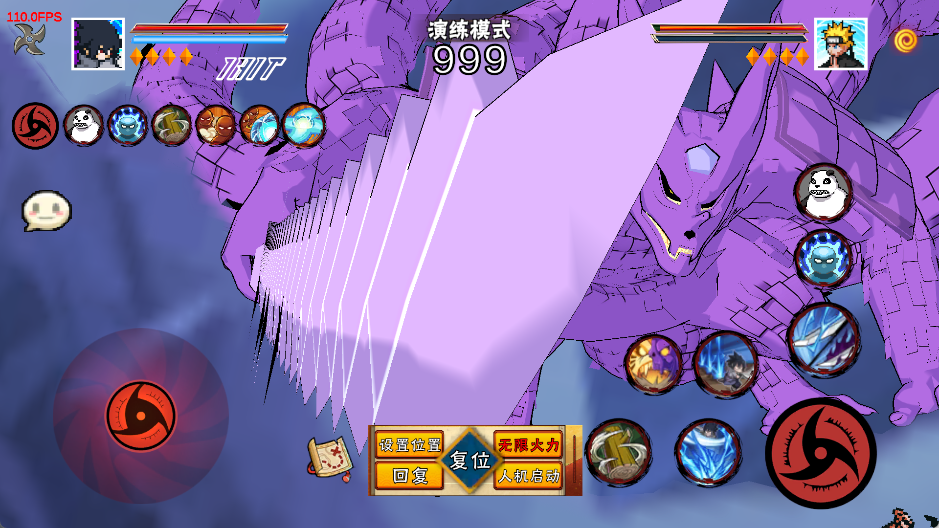Open the treasure map scroll icon
Viewport: 939px width, 528px height.
pos(328,458)
